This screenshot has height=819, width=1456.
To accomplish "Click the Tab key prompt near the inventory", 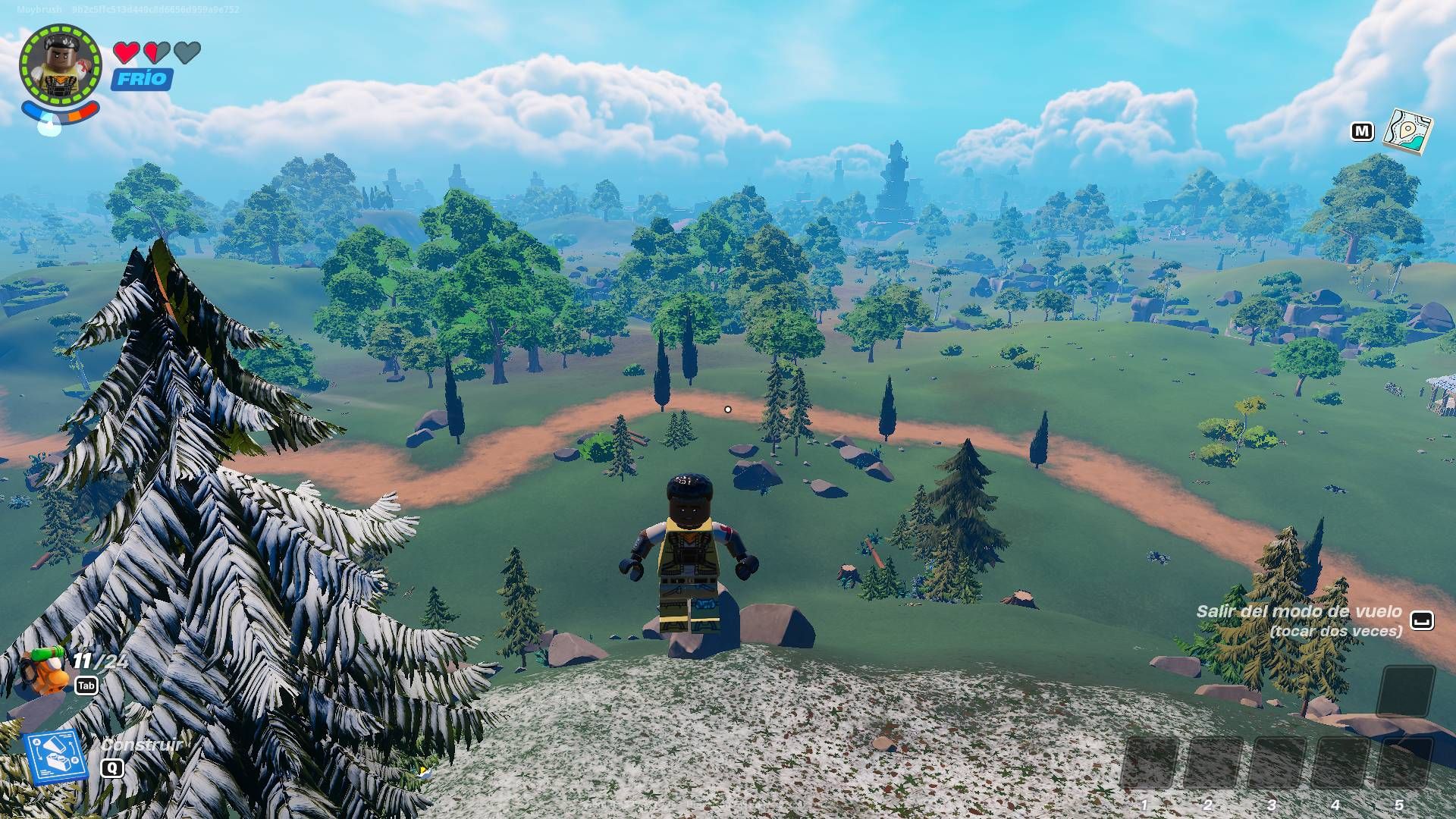I will click(87, 683).
